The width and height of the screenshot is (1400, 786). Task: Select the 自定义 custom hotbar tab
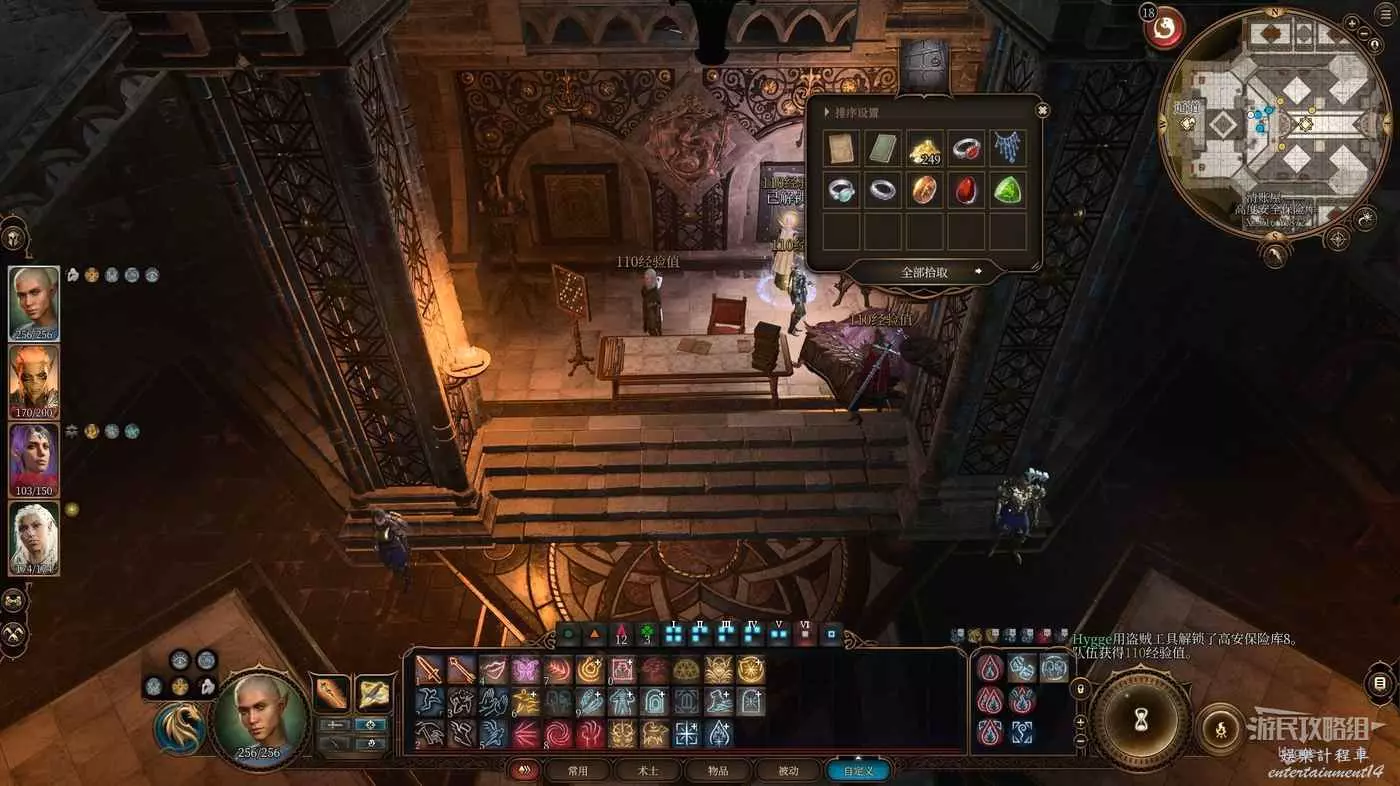[x=858, y=771]
